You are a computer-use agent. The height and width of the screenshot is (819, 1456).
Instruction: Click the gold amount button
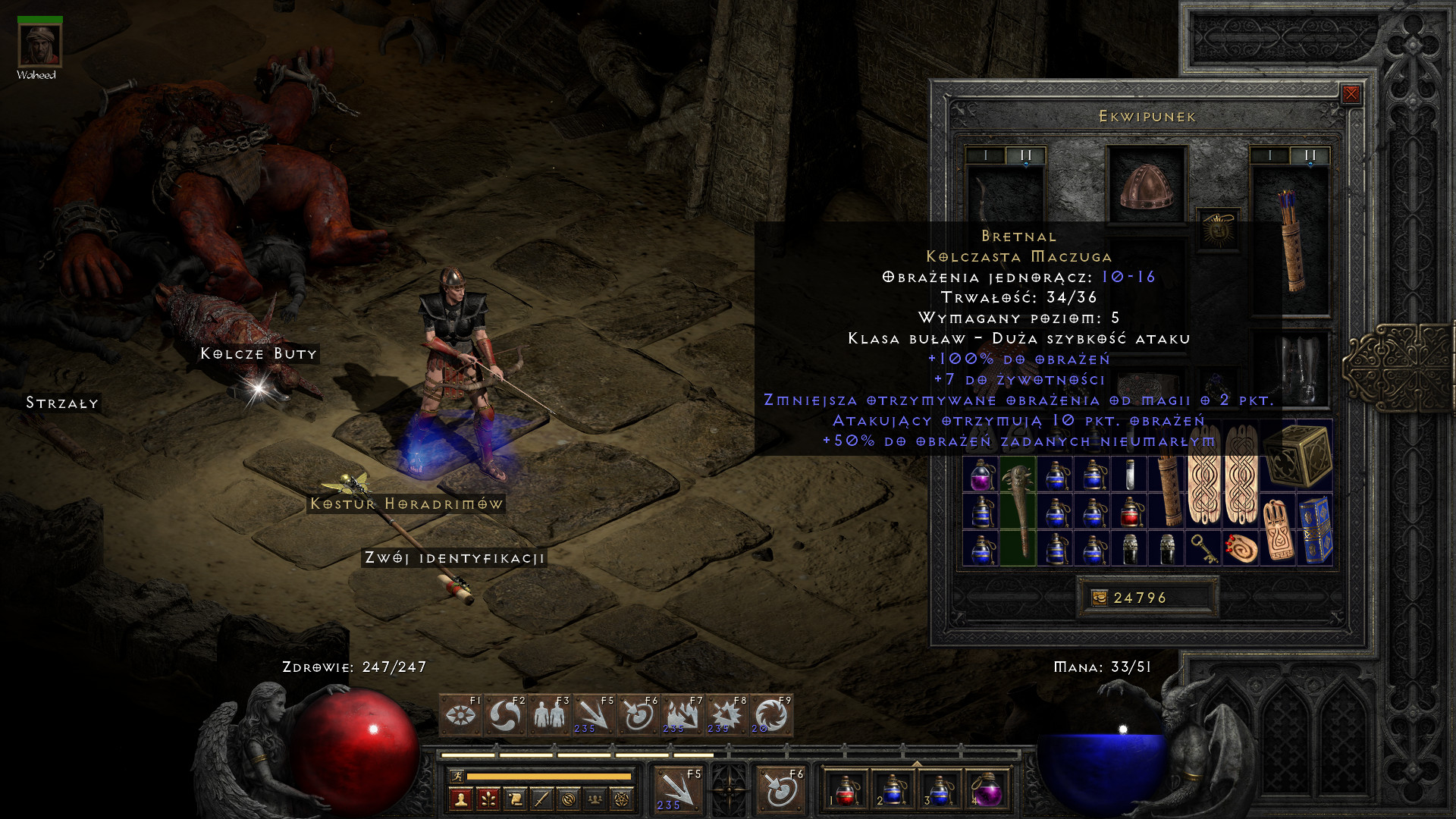(x=1099, y=598)
